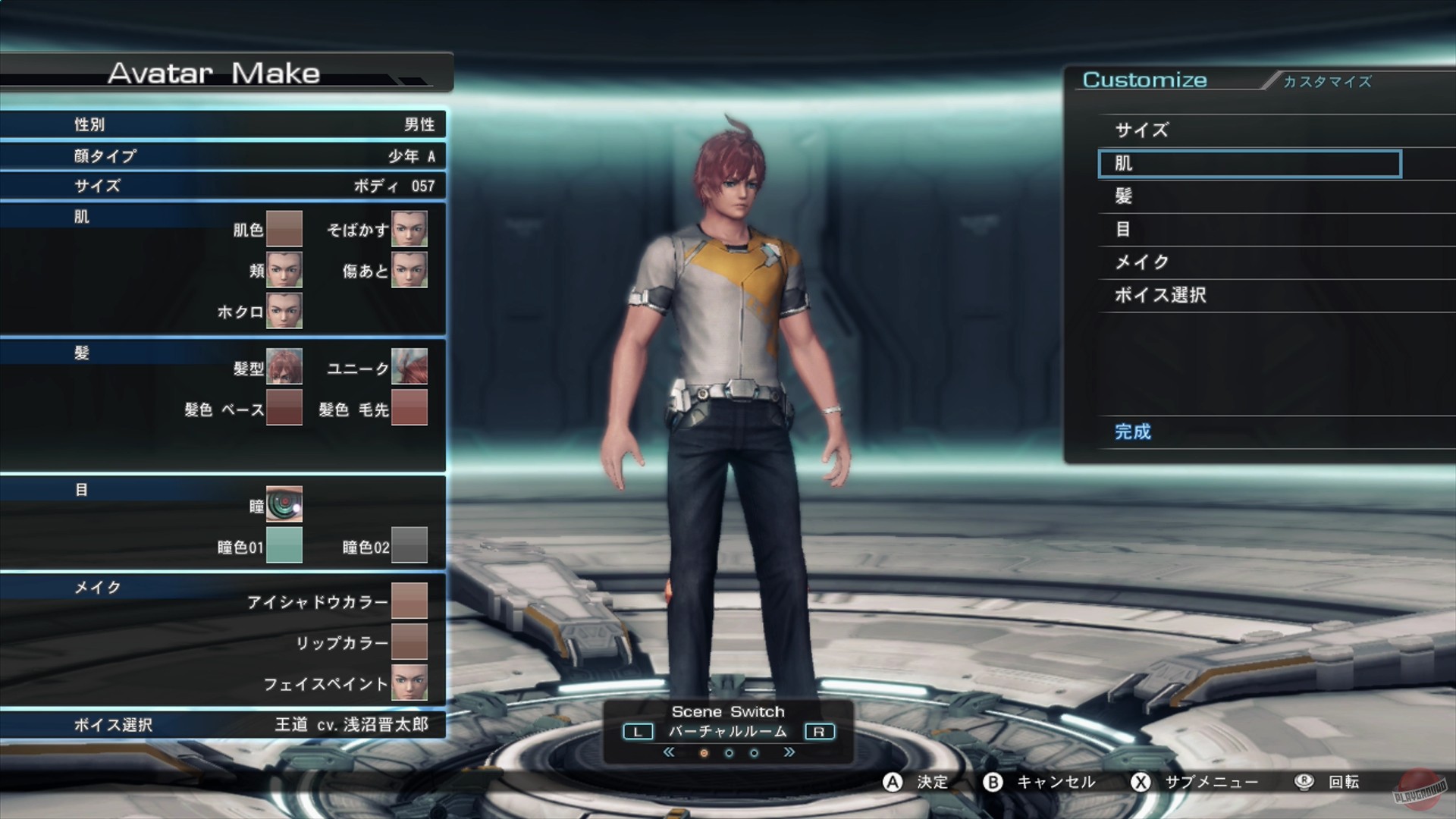Pick the 肌色 skin color swatch
This screenshot has width=1456, height=819.
(x=284, y=230)
